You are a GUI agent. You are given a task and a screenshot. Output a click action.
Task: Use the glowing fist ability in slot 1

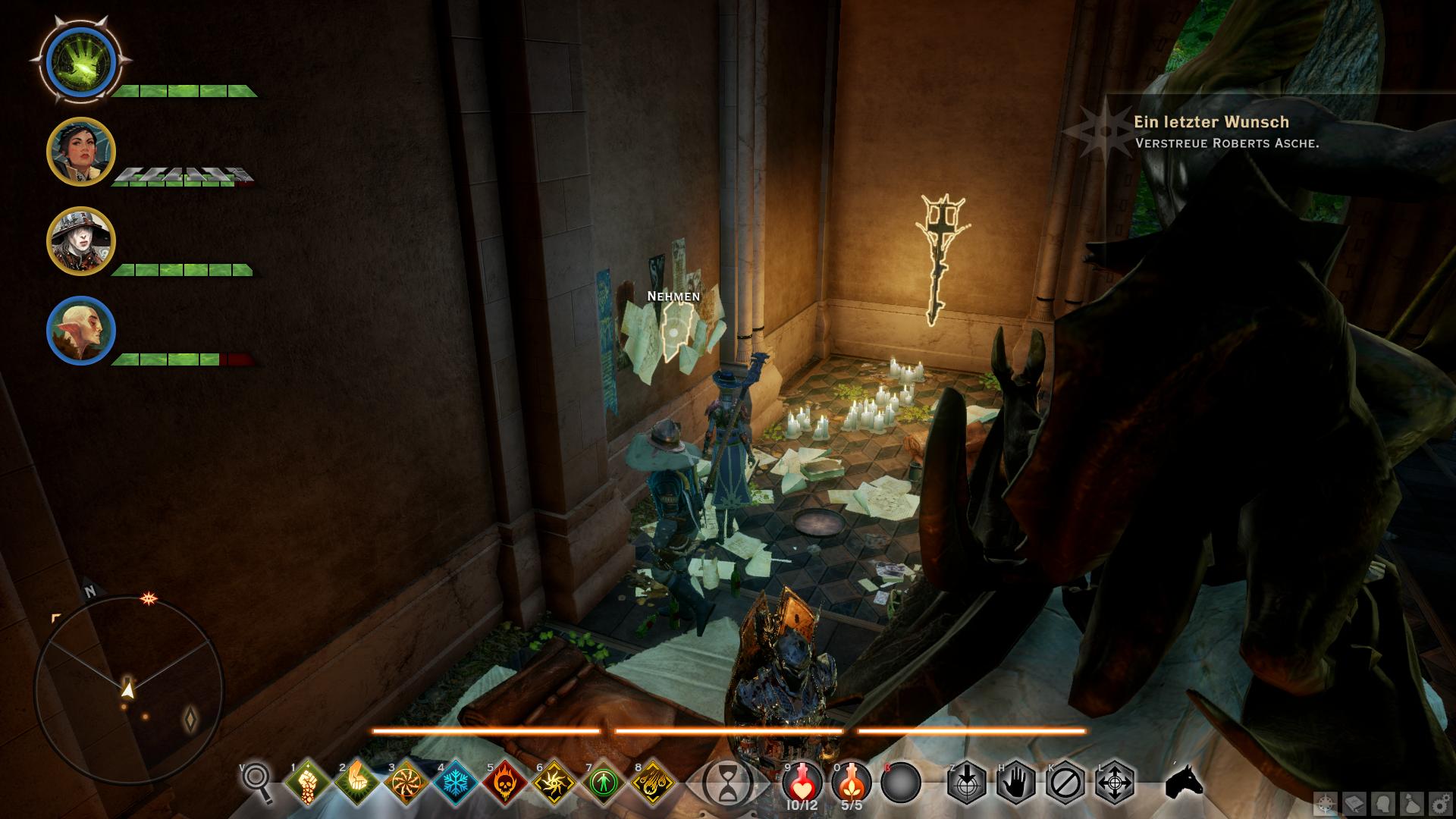(307, 781)
